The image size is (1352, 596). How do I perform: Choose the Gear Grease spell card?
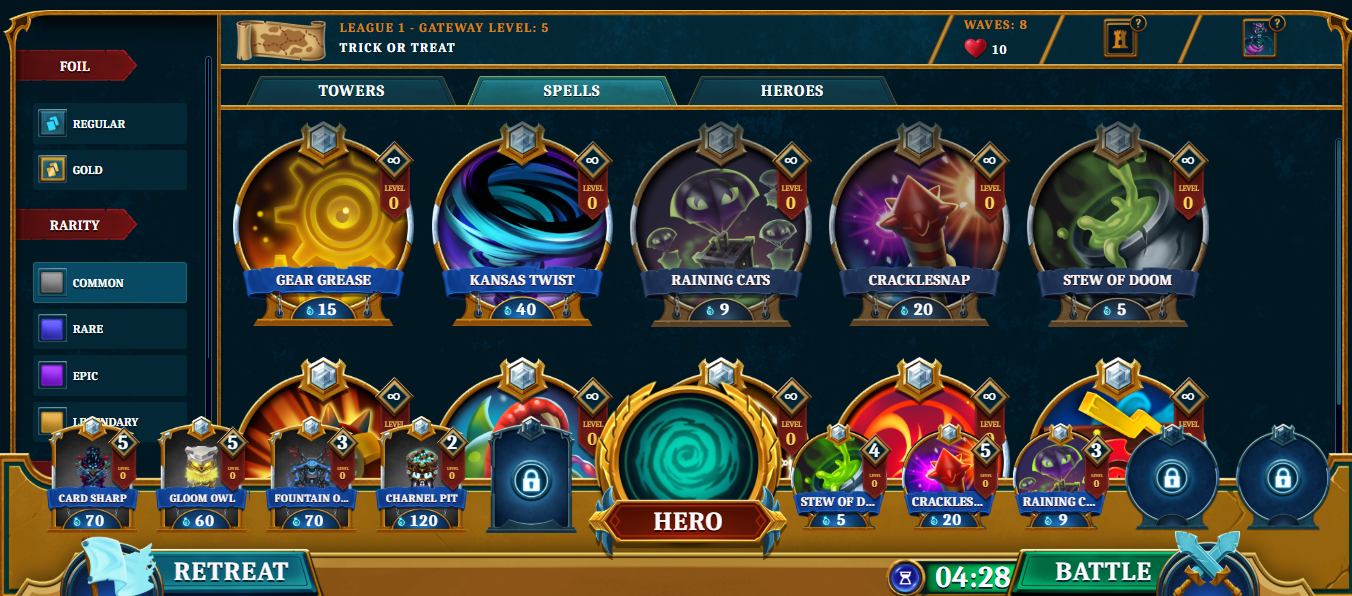(x=323, y=221)
